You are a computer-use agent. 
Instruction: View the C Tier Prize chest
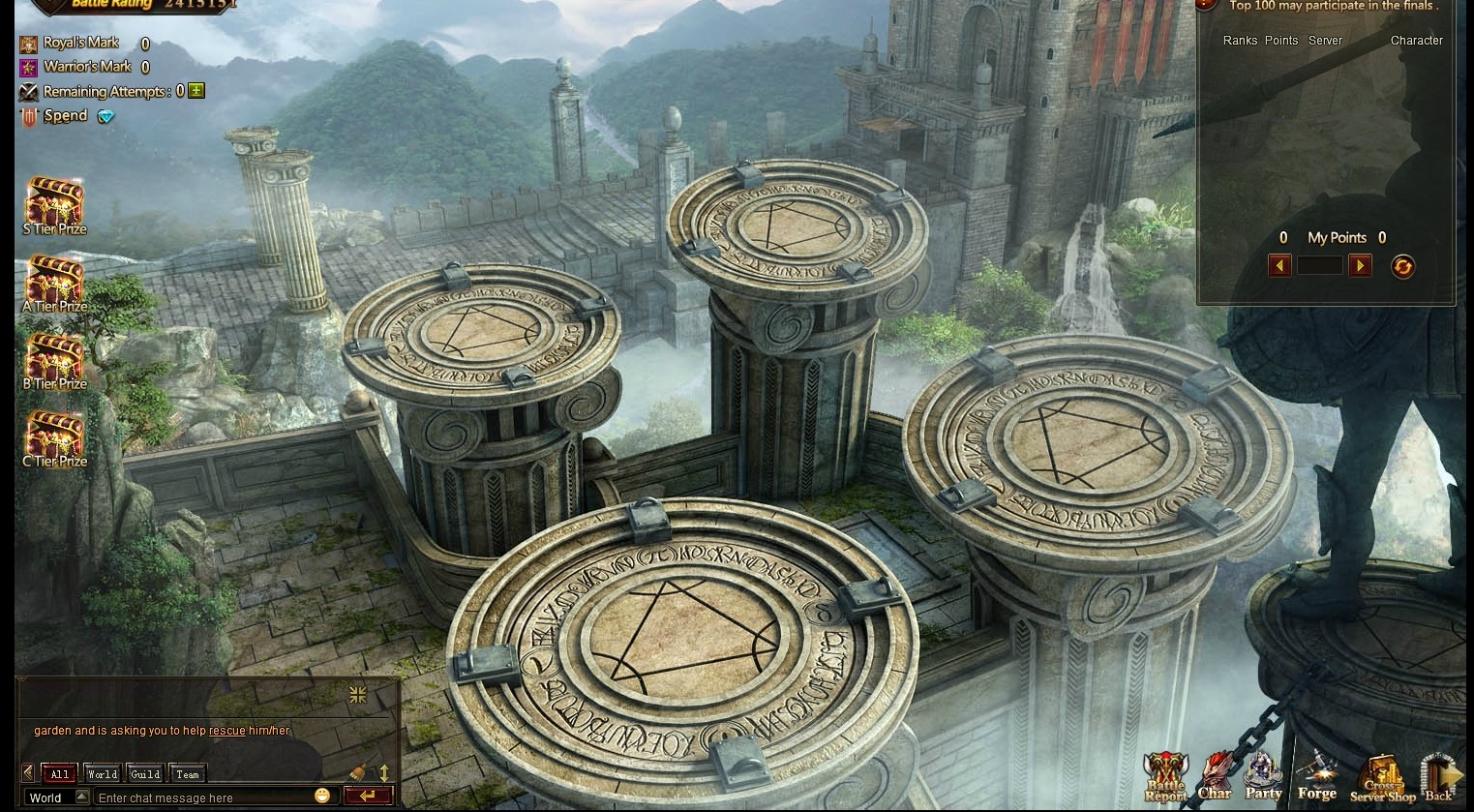pos(54,434)
